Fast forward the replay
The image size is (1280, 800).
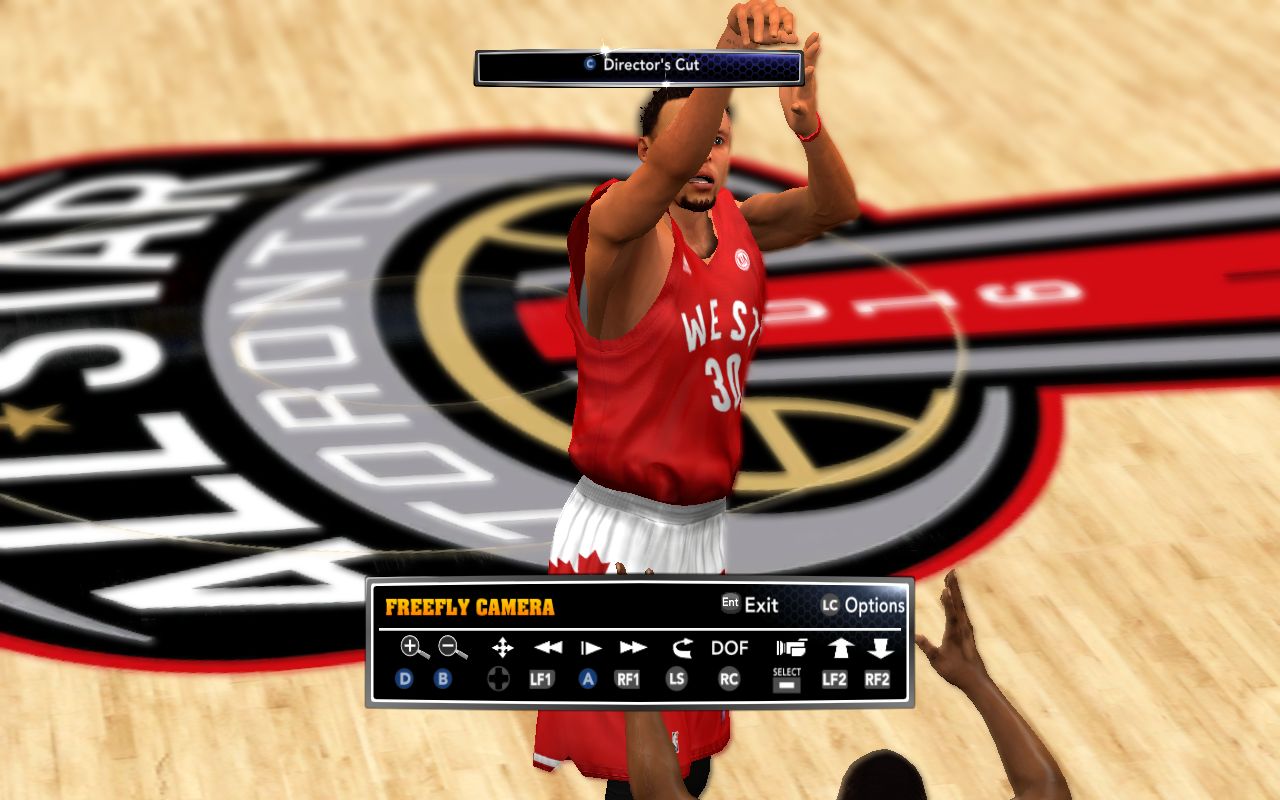pyautogui.click(x=633, y=648)
